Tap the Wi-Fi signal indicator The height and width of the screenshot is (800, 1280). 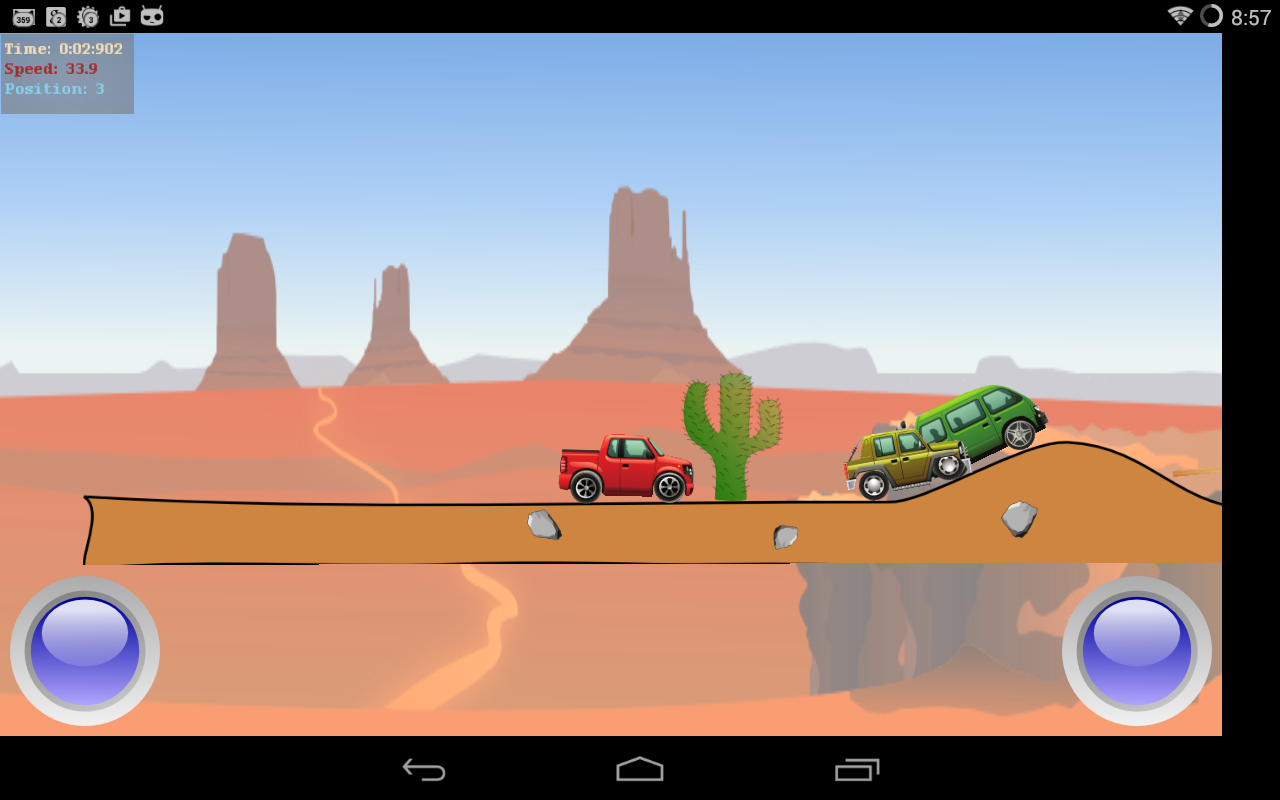tap(1181, 16)
